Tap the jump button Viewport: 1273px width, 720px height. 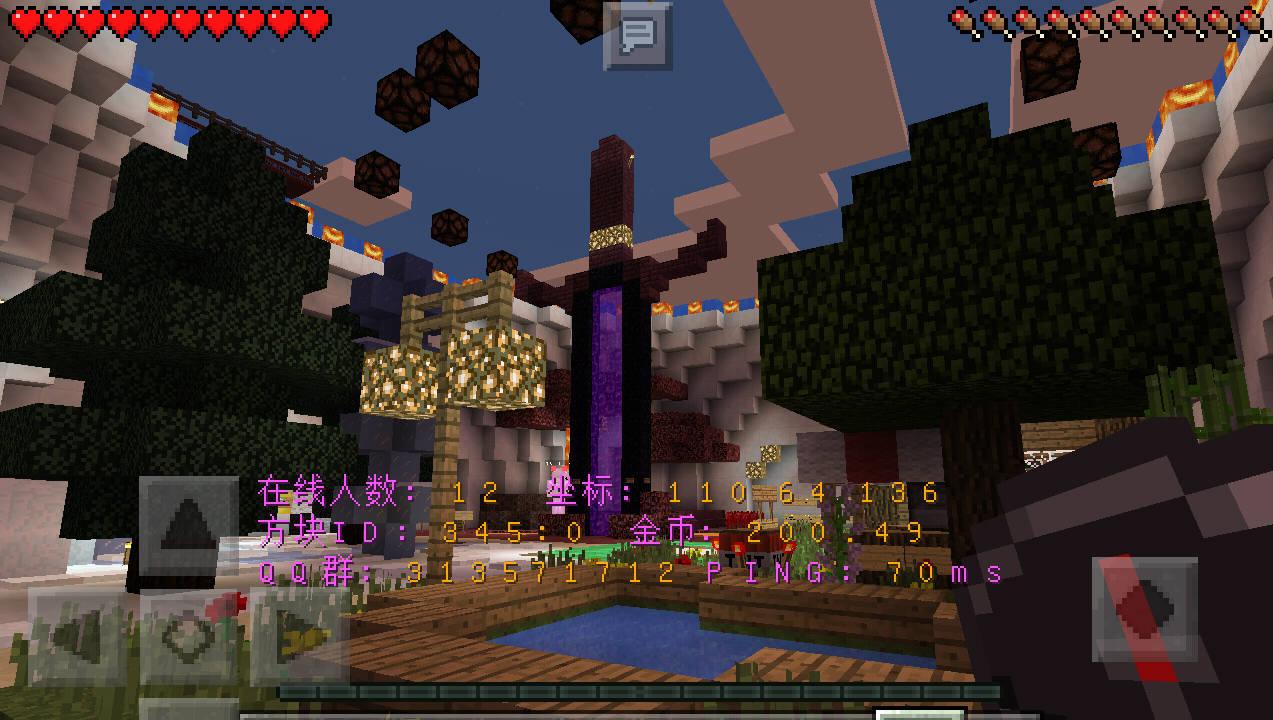coord(1144,610)
